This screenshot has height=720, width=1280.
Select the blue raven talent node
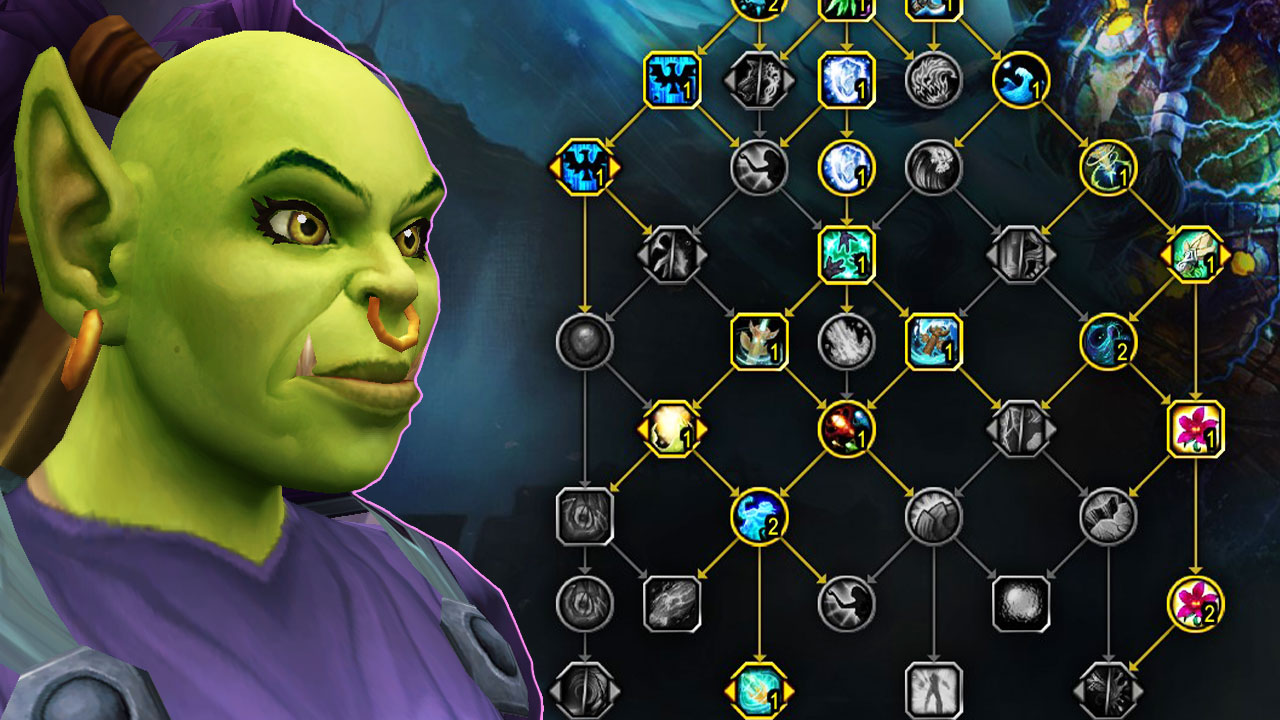coord(672,80)
